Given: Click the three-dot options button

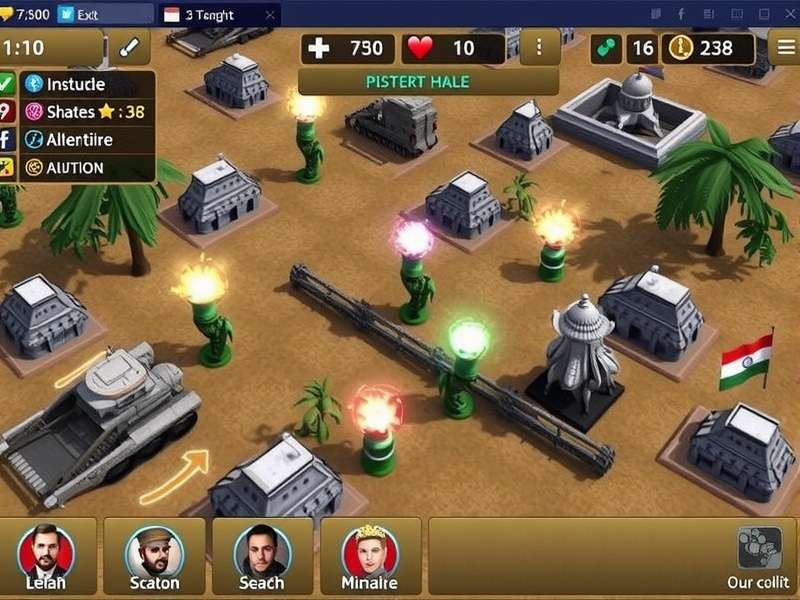Looking at the screenshot, I should pos(540,47).
